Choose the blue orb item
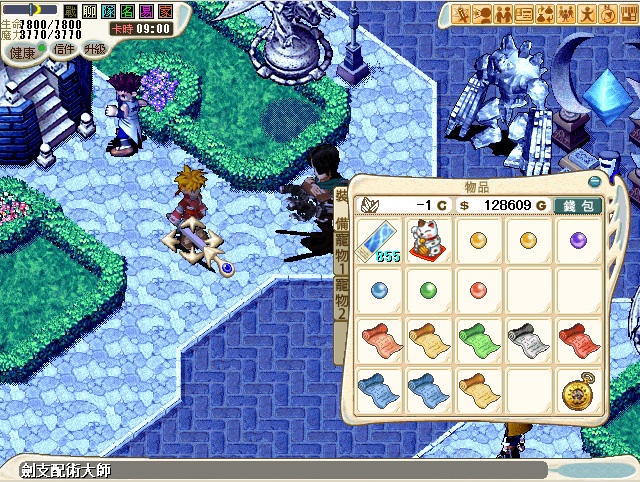Screen dimensions: 640x482 pyautogui.click(x=379, y=291)
